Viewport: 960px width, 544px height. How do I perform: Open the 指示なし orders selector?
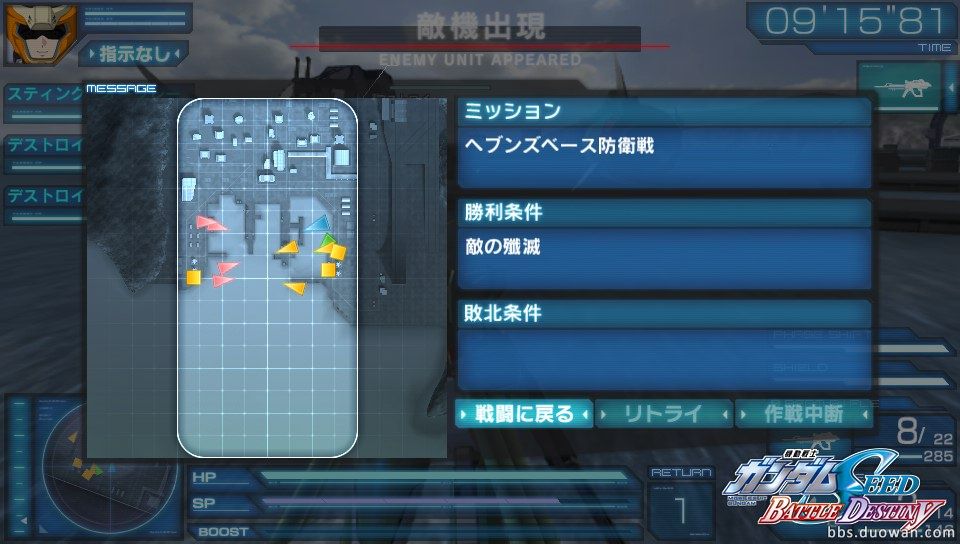[134, 53]
